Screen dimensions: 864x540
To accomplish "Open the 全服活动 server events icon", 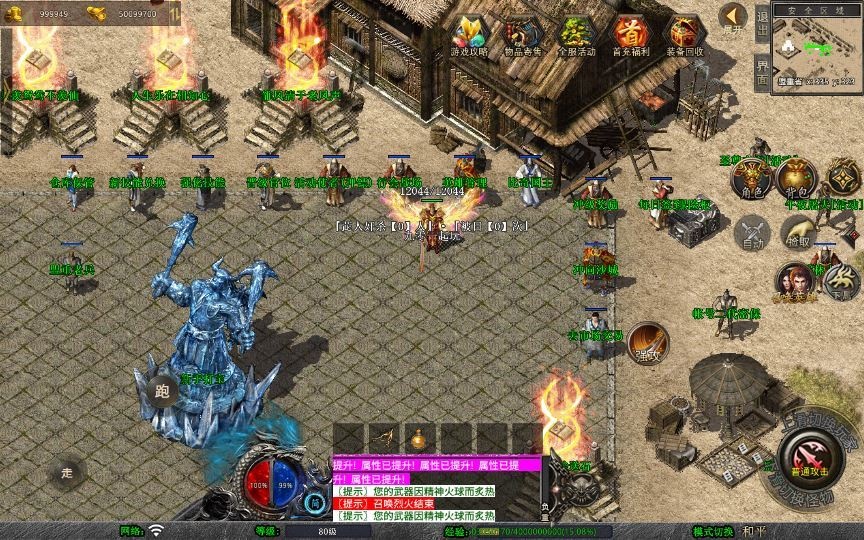I will click(577, 35).
